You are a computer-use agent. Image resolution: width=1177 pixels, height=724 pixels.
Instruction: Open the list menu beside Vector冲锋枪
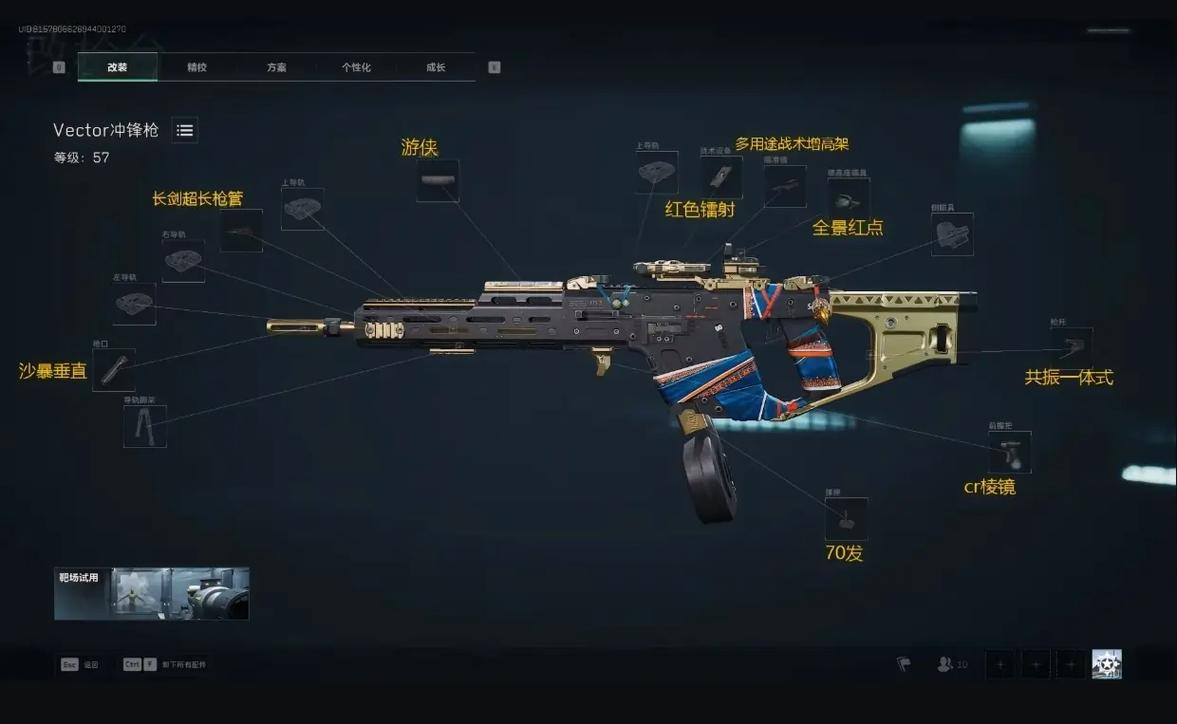tap(185, 130)
